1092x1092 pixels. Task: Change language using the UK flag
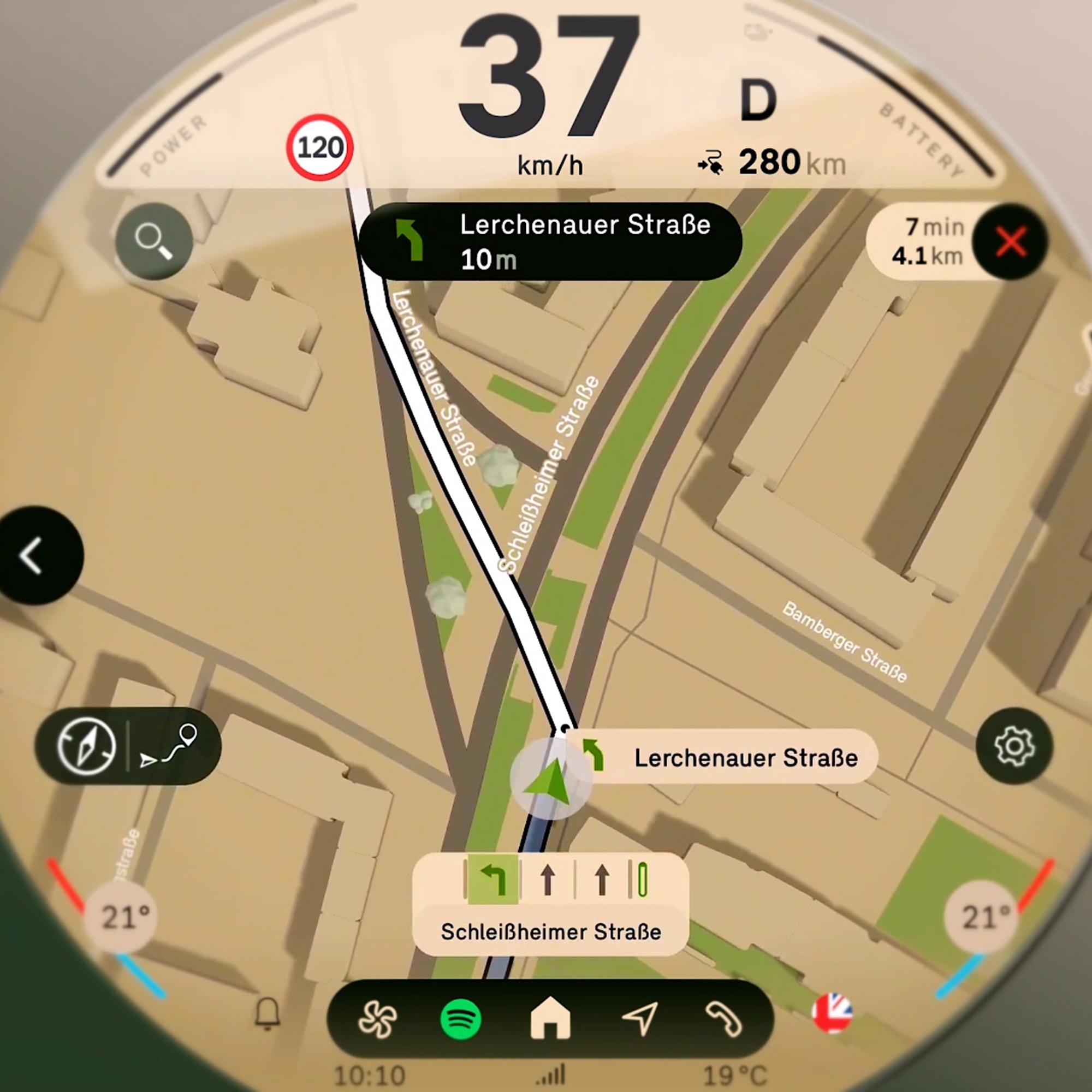pyautogui.click(x=832, y=1013)
